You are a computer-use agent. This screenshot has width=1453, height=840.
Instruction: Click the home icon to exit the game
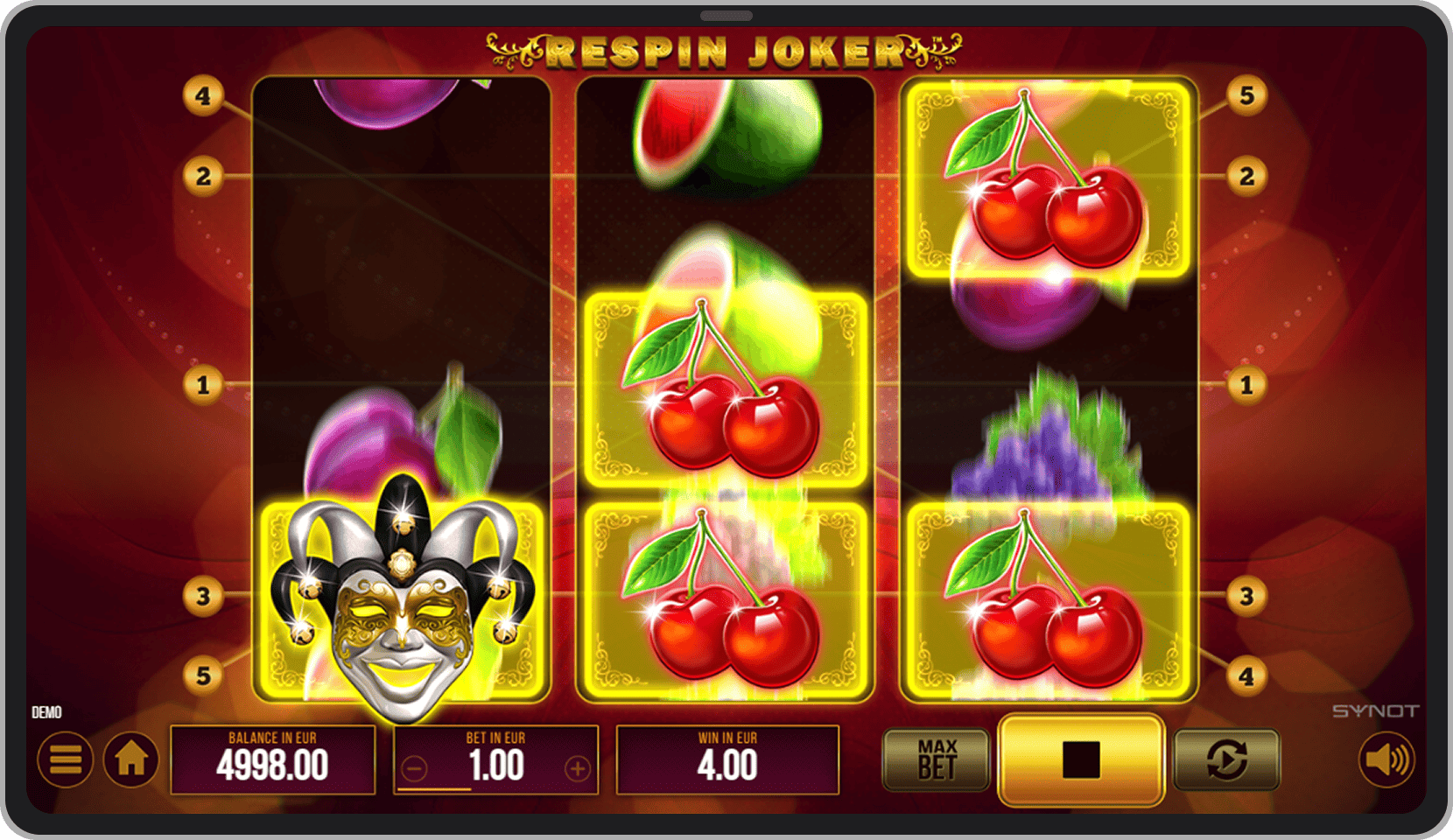click(x=131, y=759)
